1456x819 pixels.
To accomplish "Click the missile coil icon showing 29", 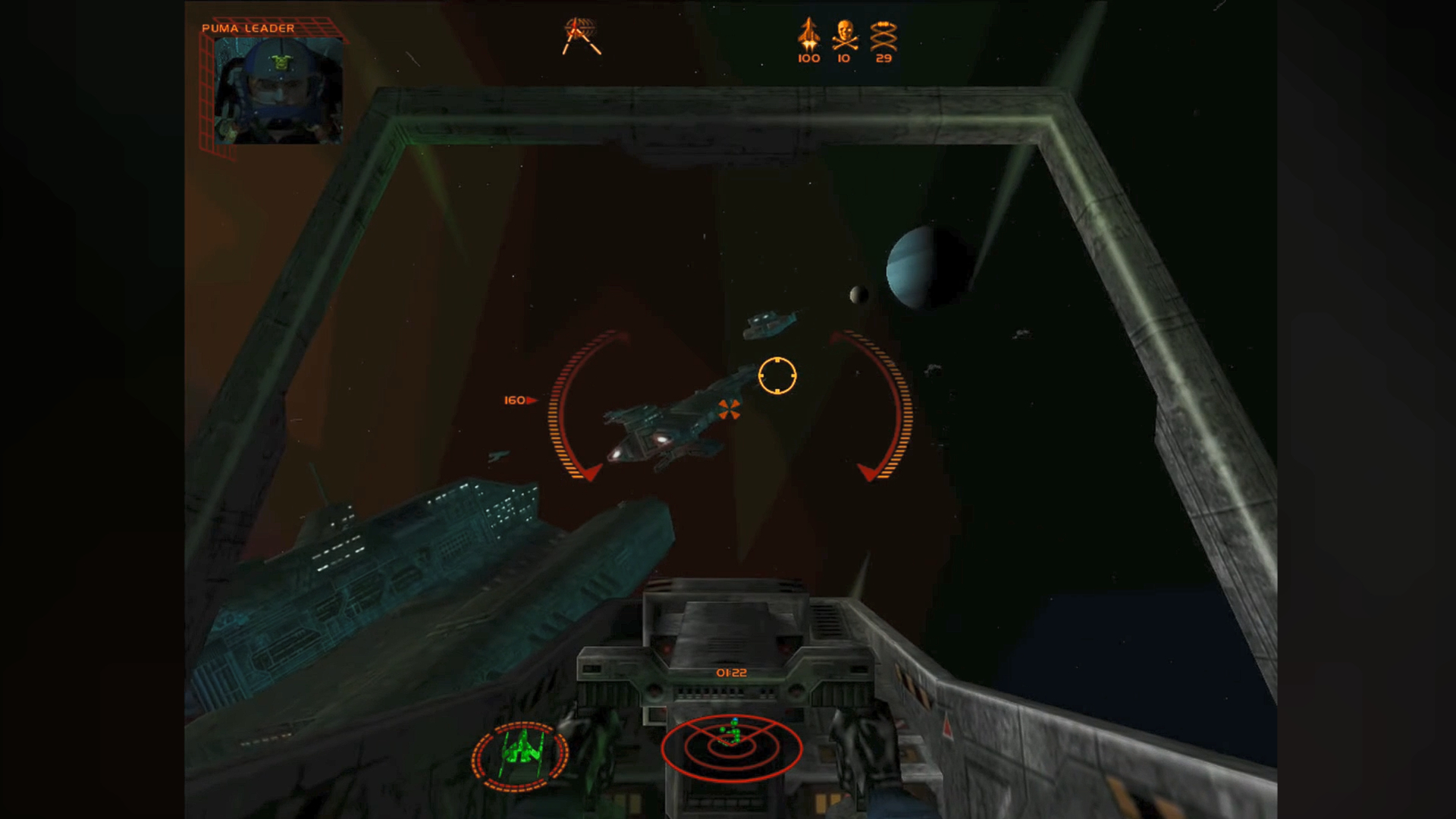I will [x=883, y=34].
